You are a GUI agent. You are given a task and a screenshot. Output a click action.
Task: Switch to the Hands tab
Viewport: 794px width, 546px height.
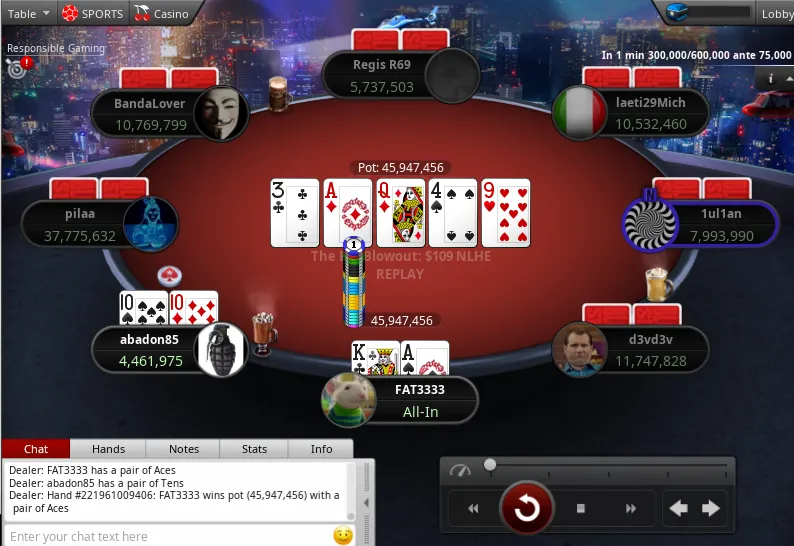(x=109, y=450)
